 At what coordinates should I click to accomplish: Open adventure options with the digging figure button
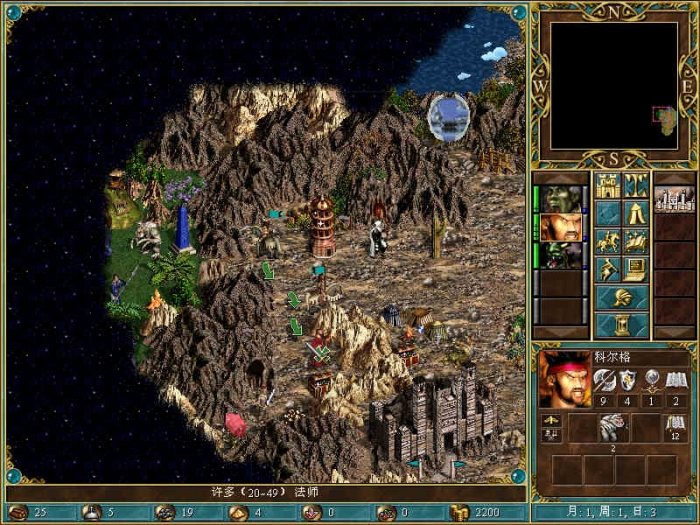click(x=607, y=270)
